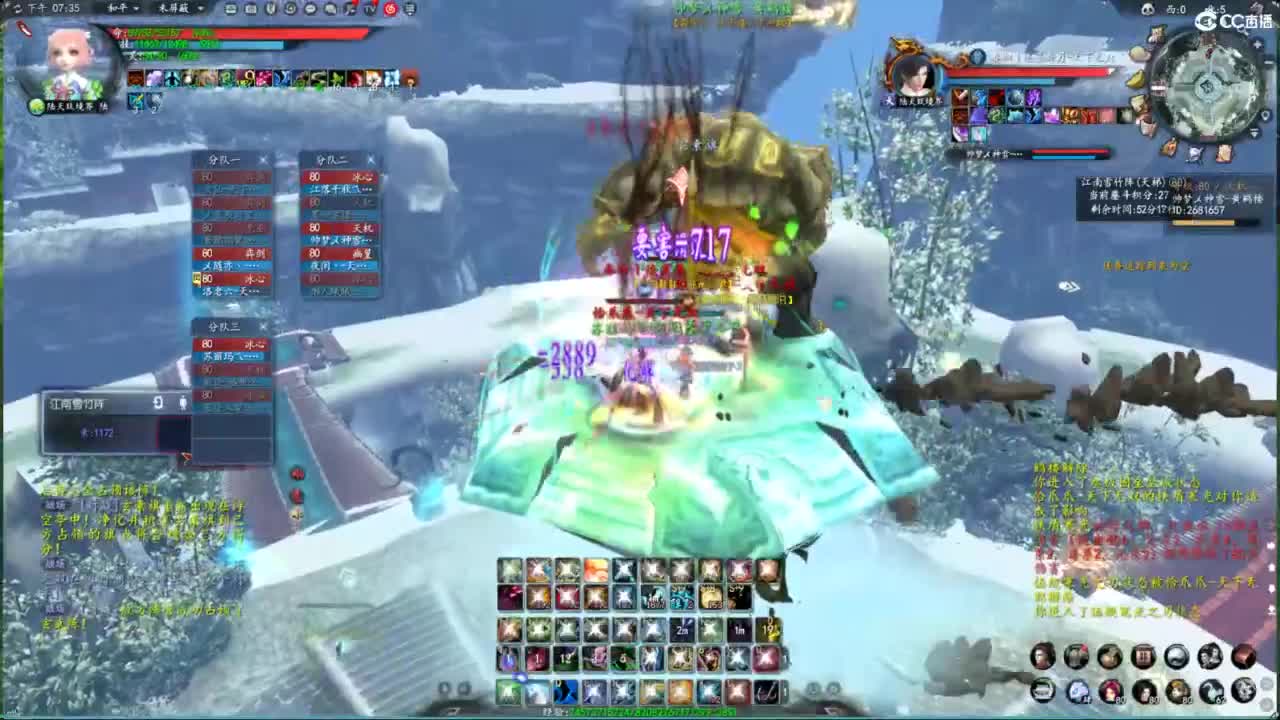Click the refresh button in the voice channel panel
The width and height of the screenshot is (1280, 720).
coord(157,402)
